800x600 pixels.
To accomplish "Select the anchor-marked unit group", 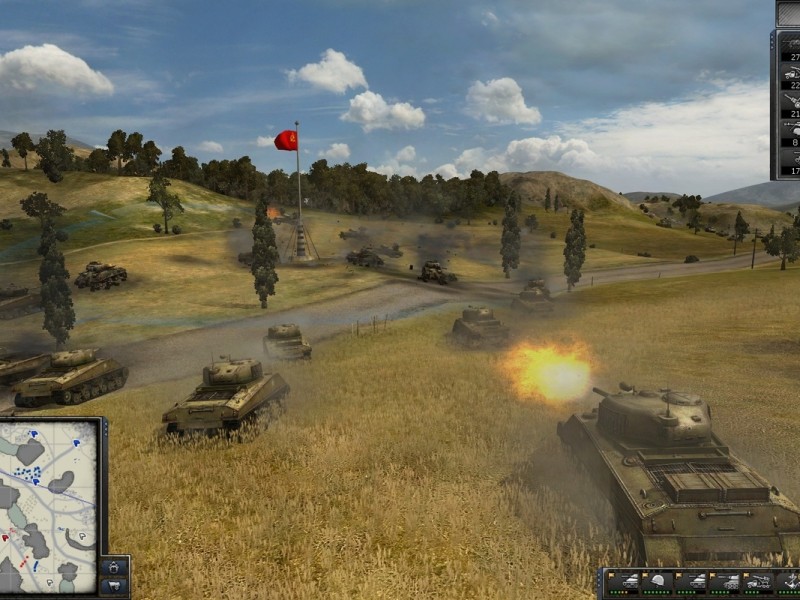I will [x=790, y=583].
